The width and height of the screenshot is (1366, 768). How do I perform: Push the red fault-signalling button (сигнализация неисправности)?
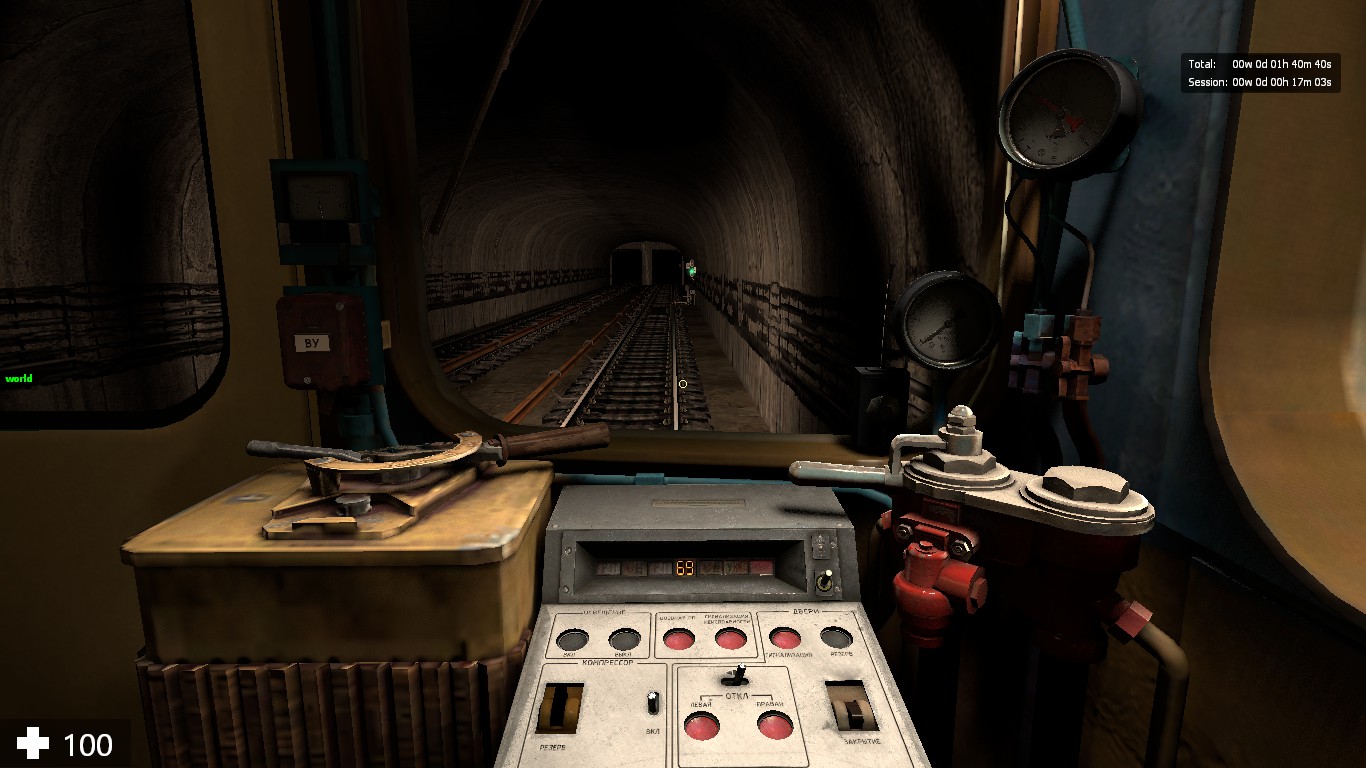(x=731, y=639)
